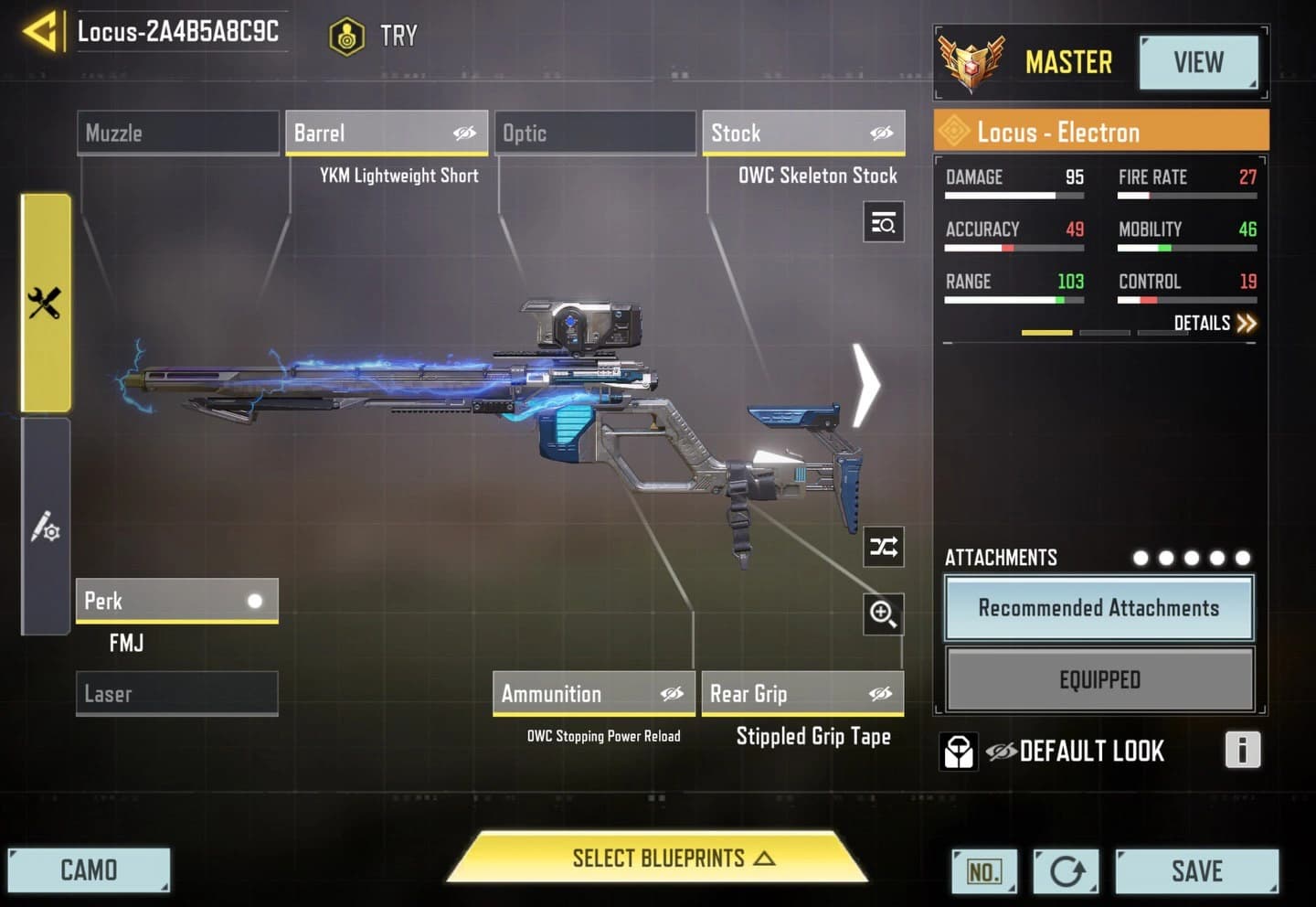This screenshot has height=907, width=1316.
Task: Open the Ammunition attachment slot
Action: point(594,694)
